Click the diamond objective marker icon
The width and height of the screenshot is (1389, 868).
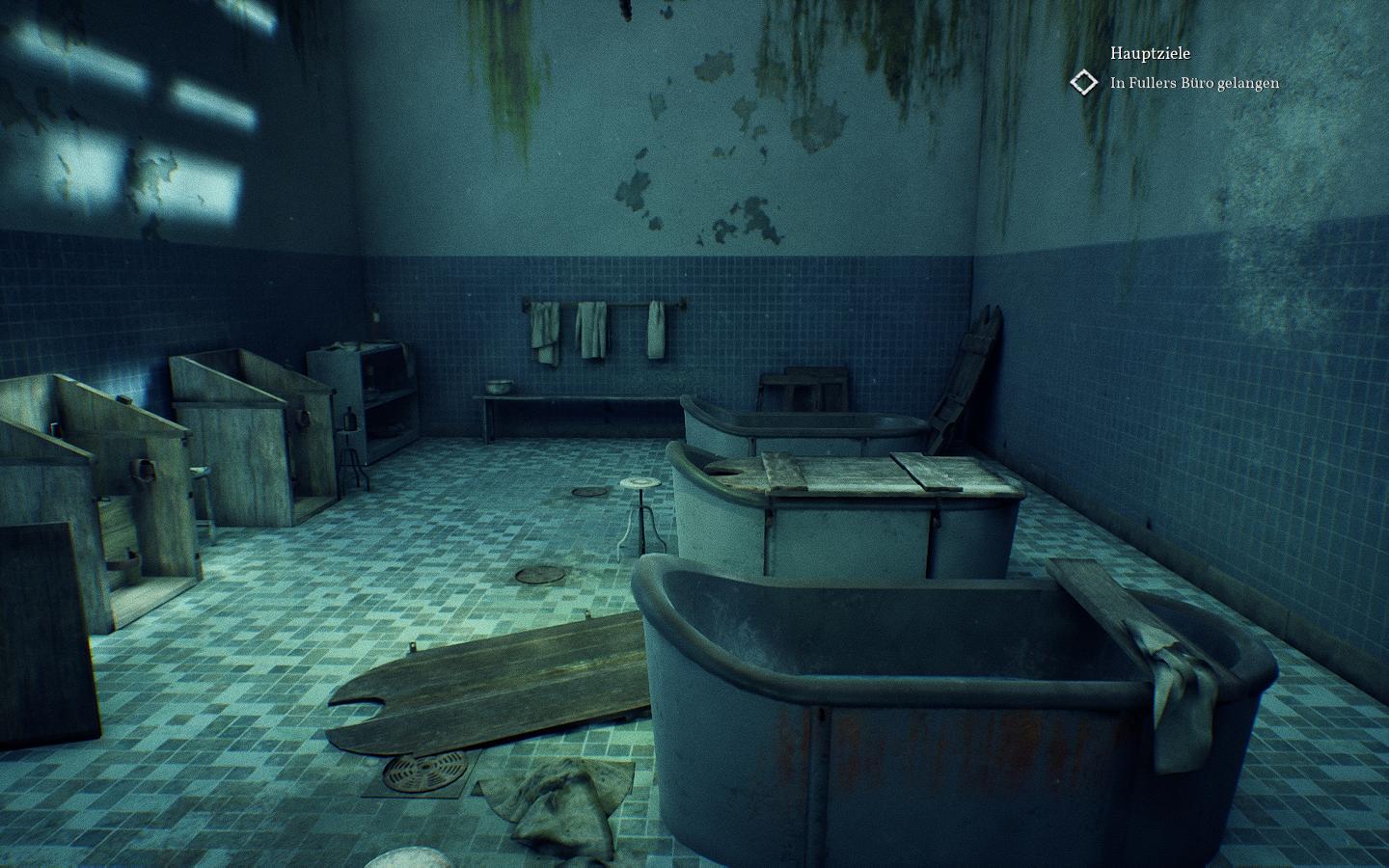(x=1084, y=83)
